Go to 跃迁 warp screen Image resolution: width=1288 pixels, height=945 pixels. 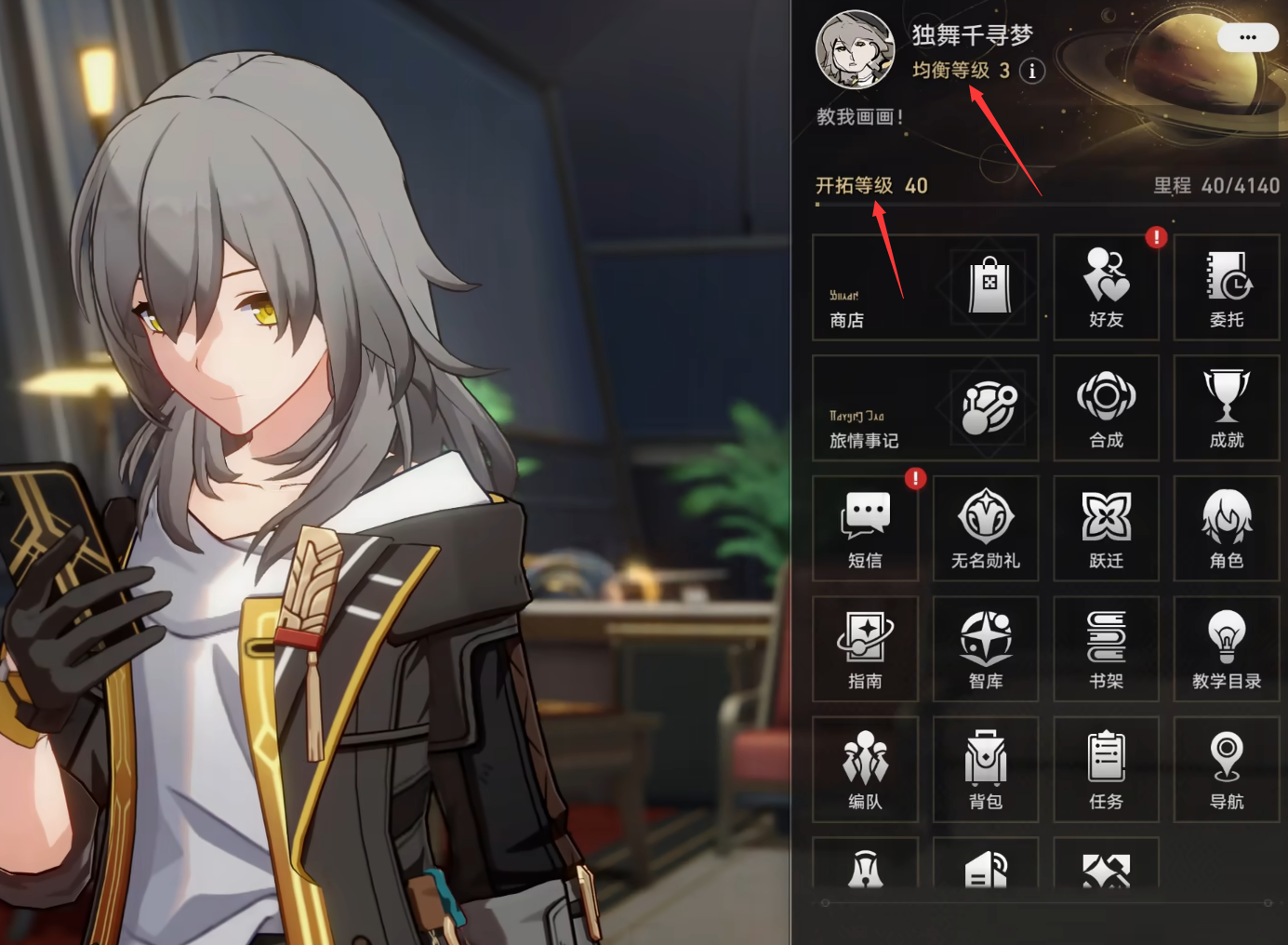1106,528
